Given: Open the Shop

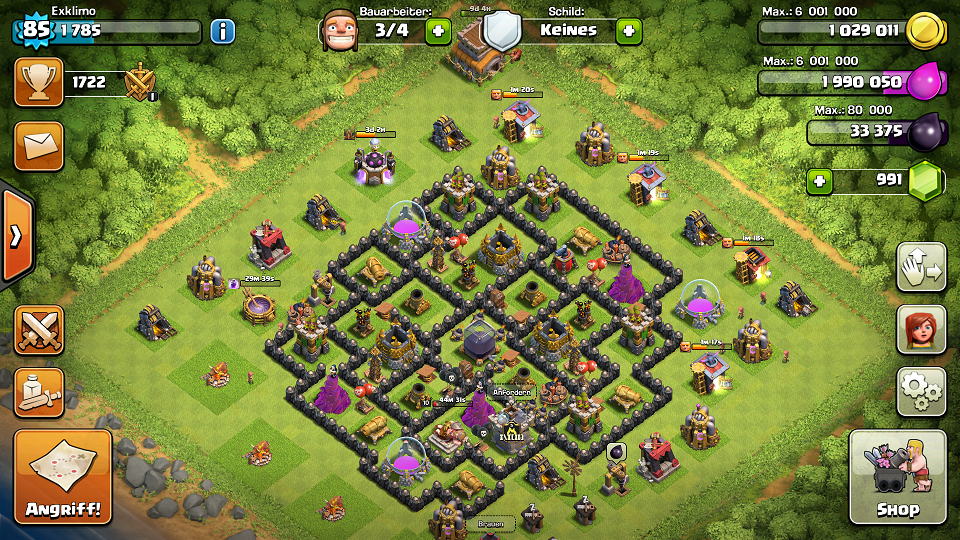Looking at the screenshot, I should click(897, 478).
